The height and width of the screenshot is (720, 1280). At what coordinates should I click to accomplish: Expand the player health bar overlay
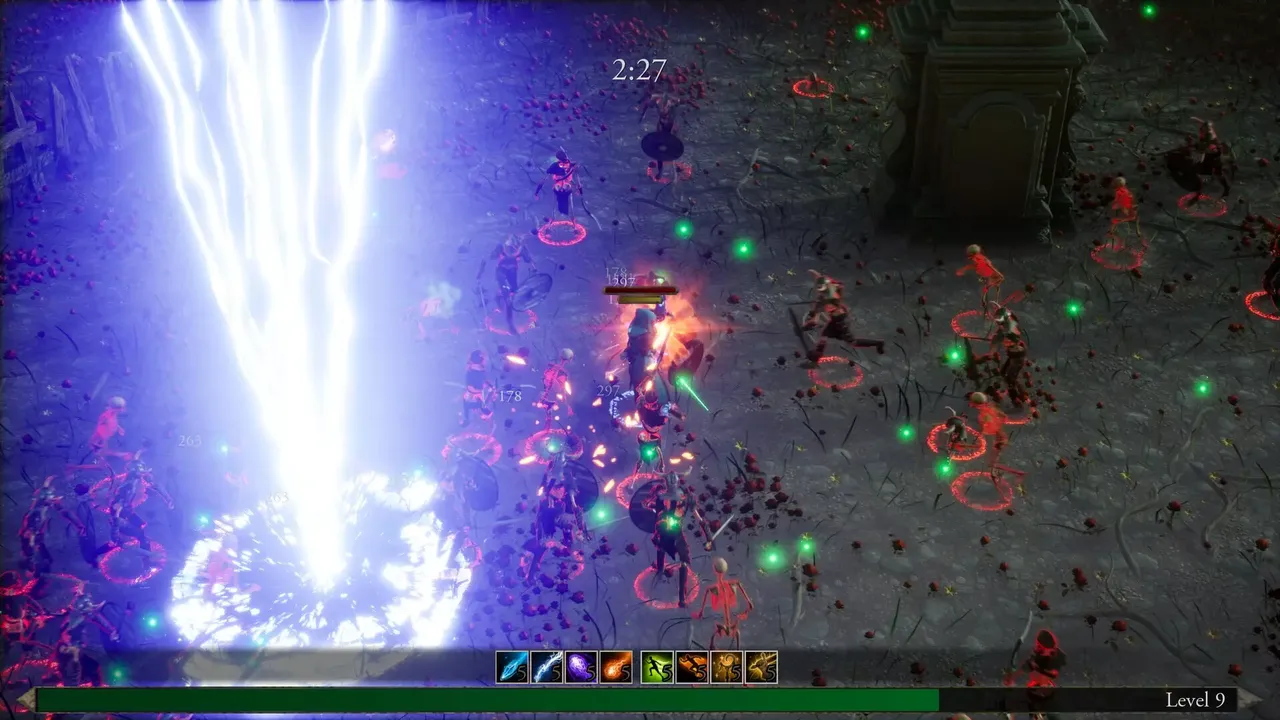[641, 291]
